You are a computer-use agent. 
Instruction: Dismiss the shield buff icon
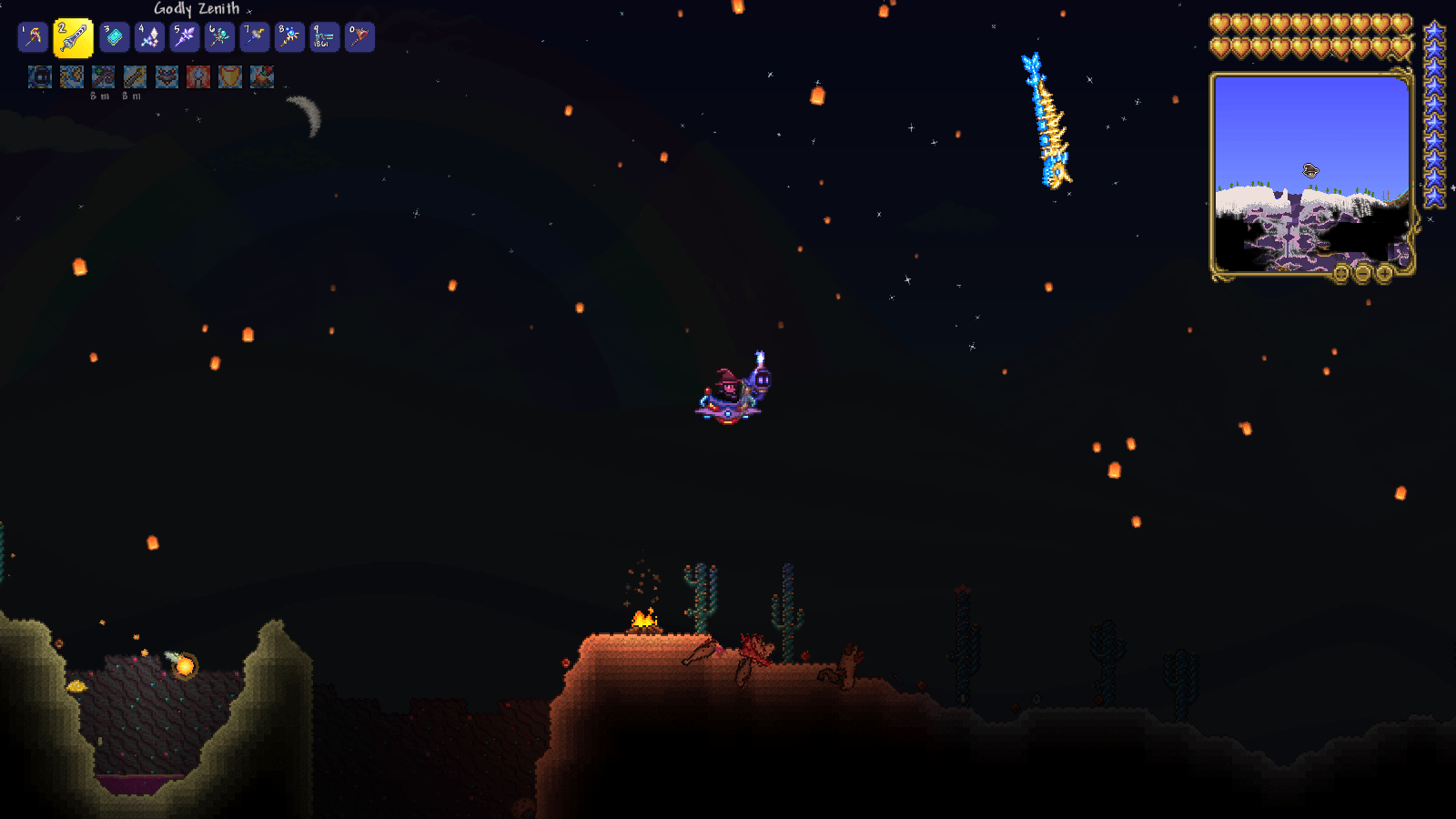point(229,77)
